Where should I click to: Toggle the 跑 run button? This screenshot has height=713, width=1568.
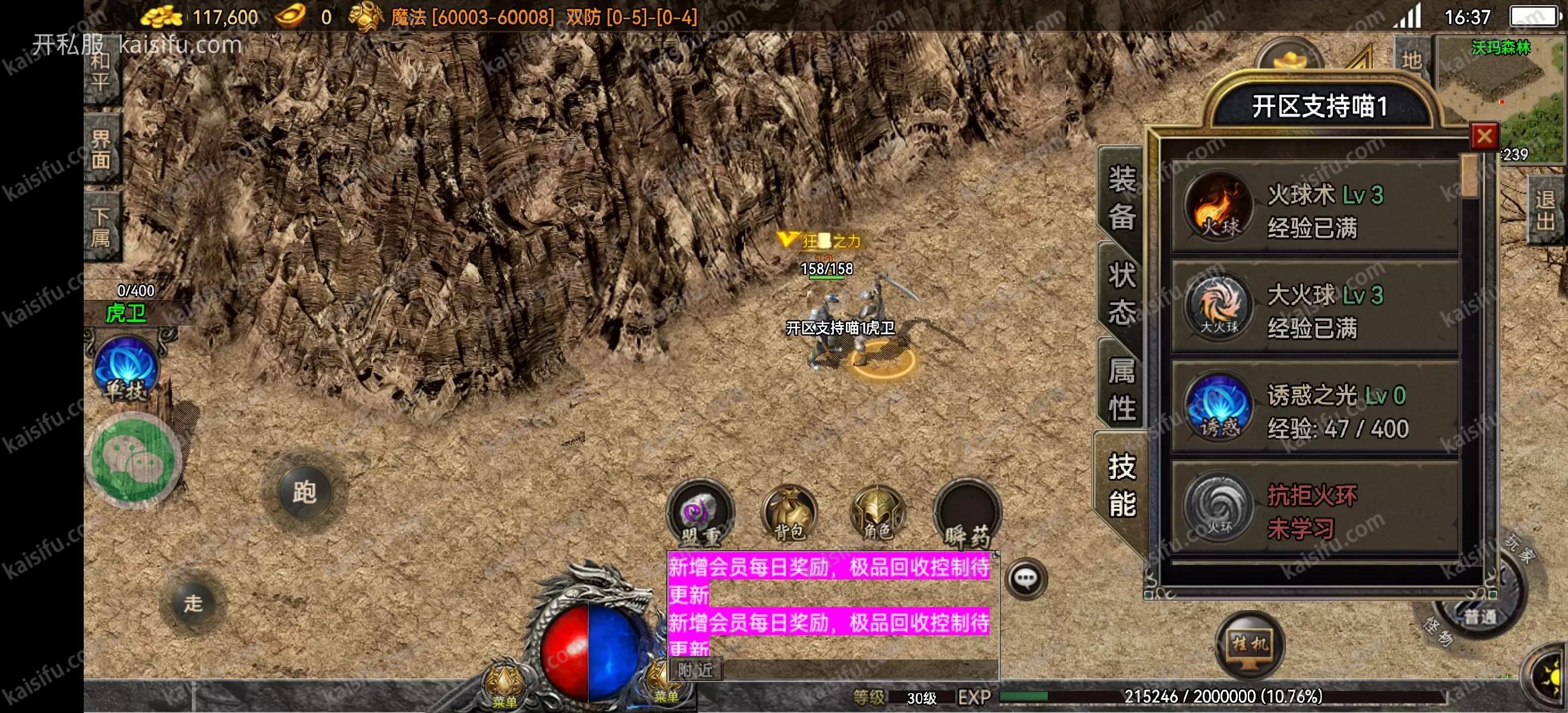coord(304,492)
